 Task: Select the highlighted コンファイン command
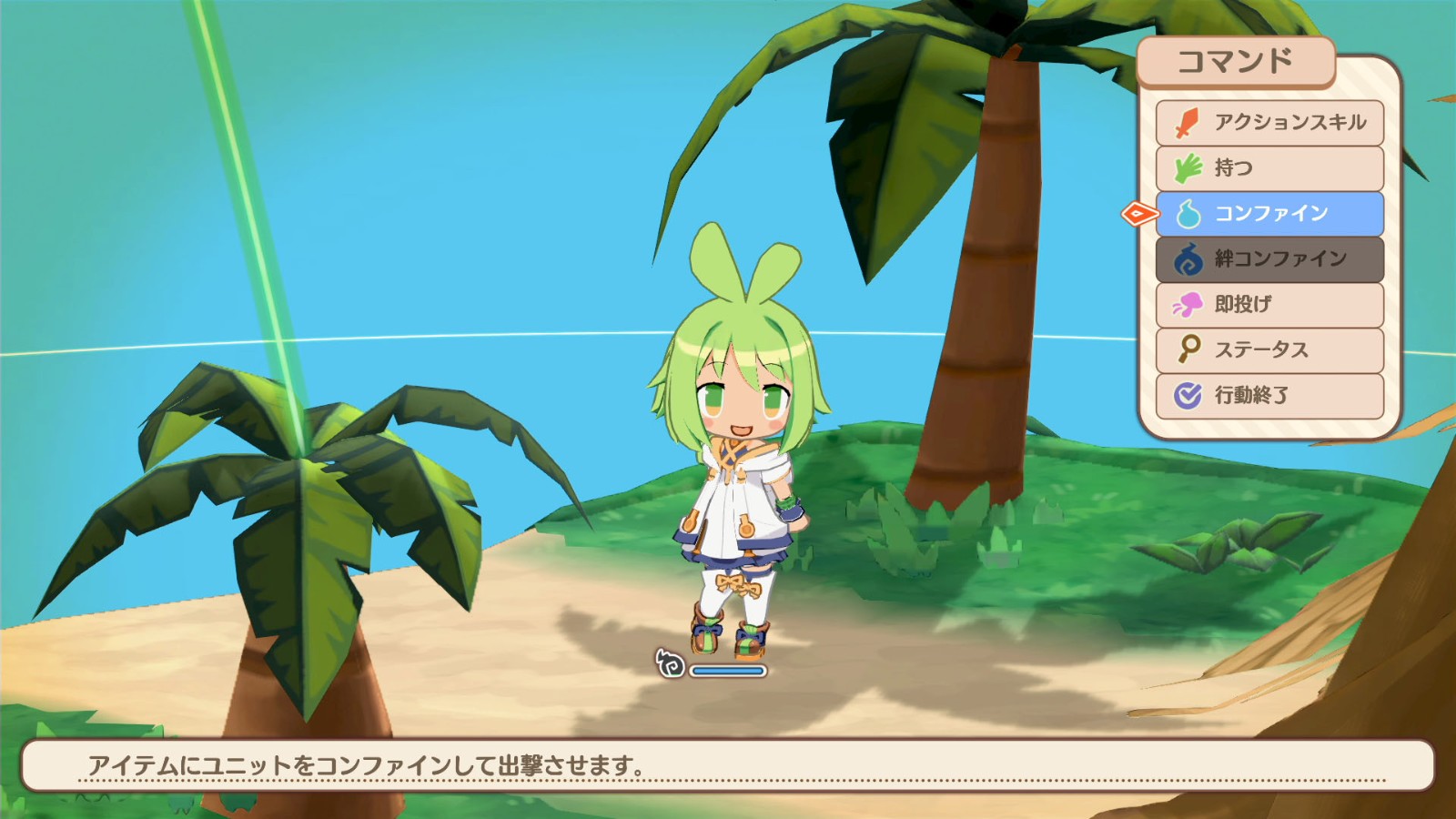coord(1274,214)
